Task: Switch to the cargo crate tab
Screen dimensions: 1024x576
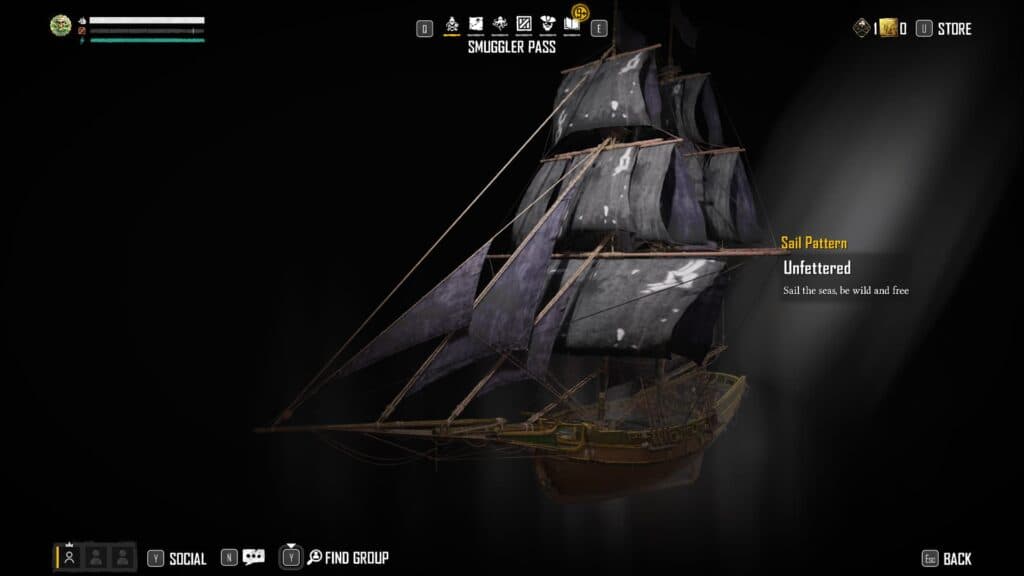Action: 523,24
